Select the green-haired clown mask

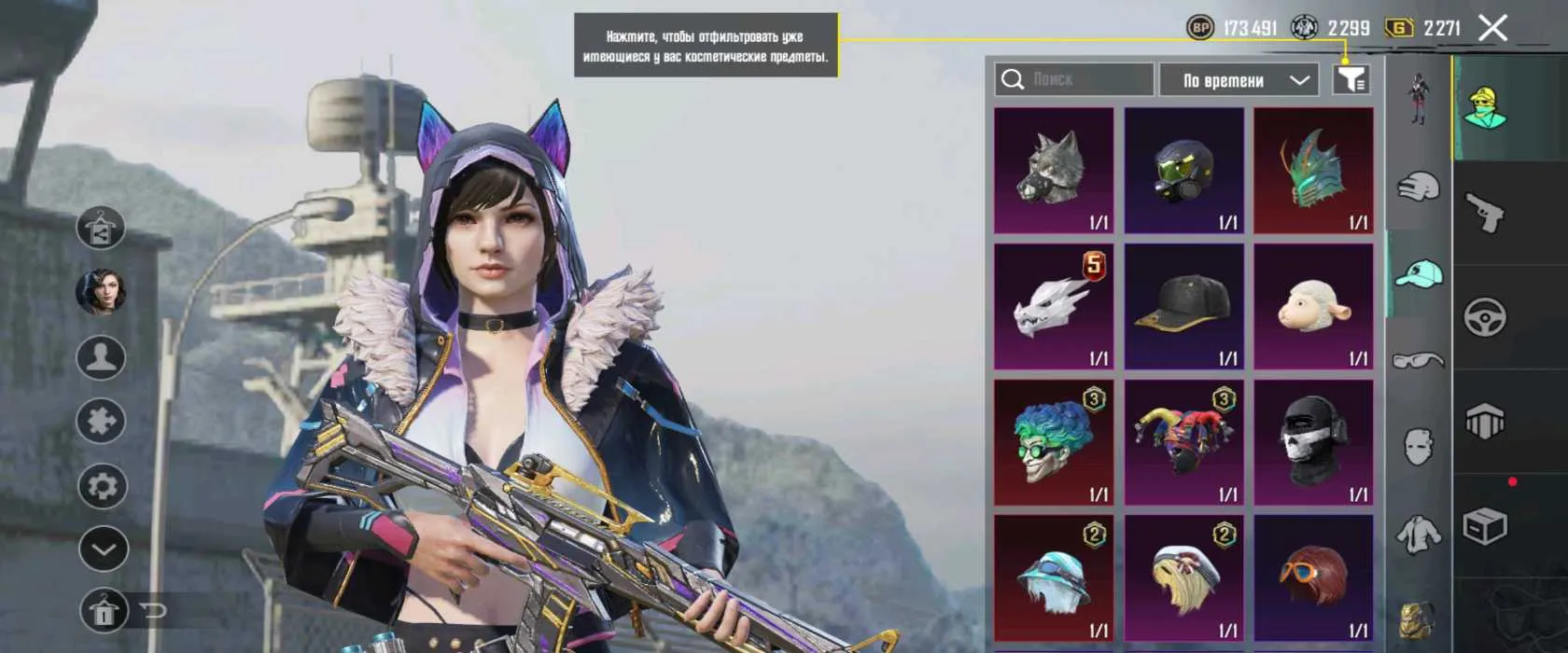1054,442
